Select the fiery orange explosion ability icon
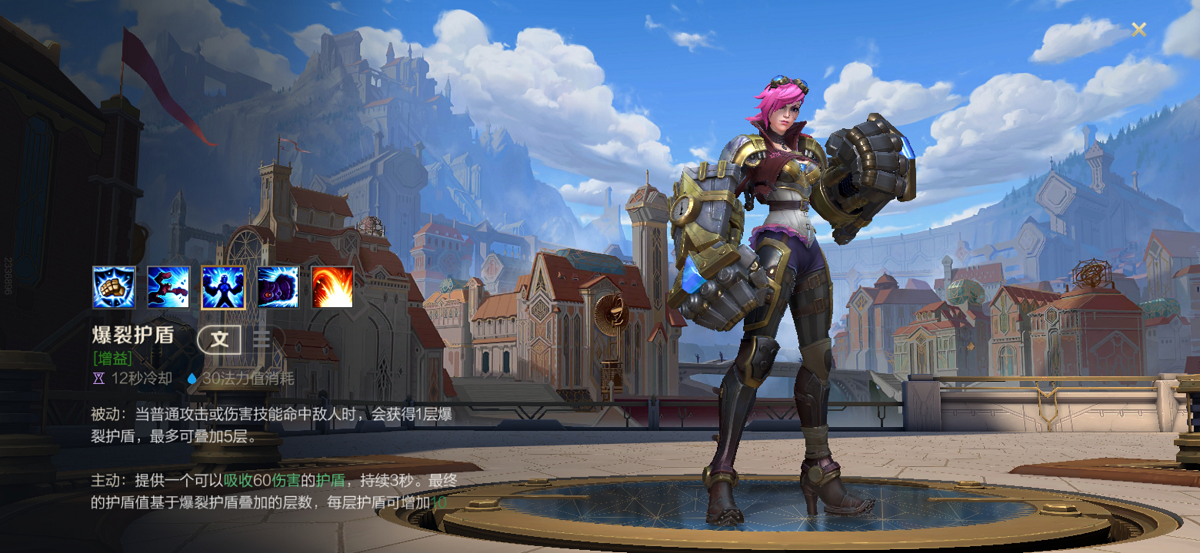1200x553 pixels. (332, 287)
